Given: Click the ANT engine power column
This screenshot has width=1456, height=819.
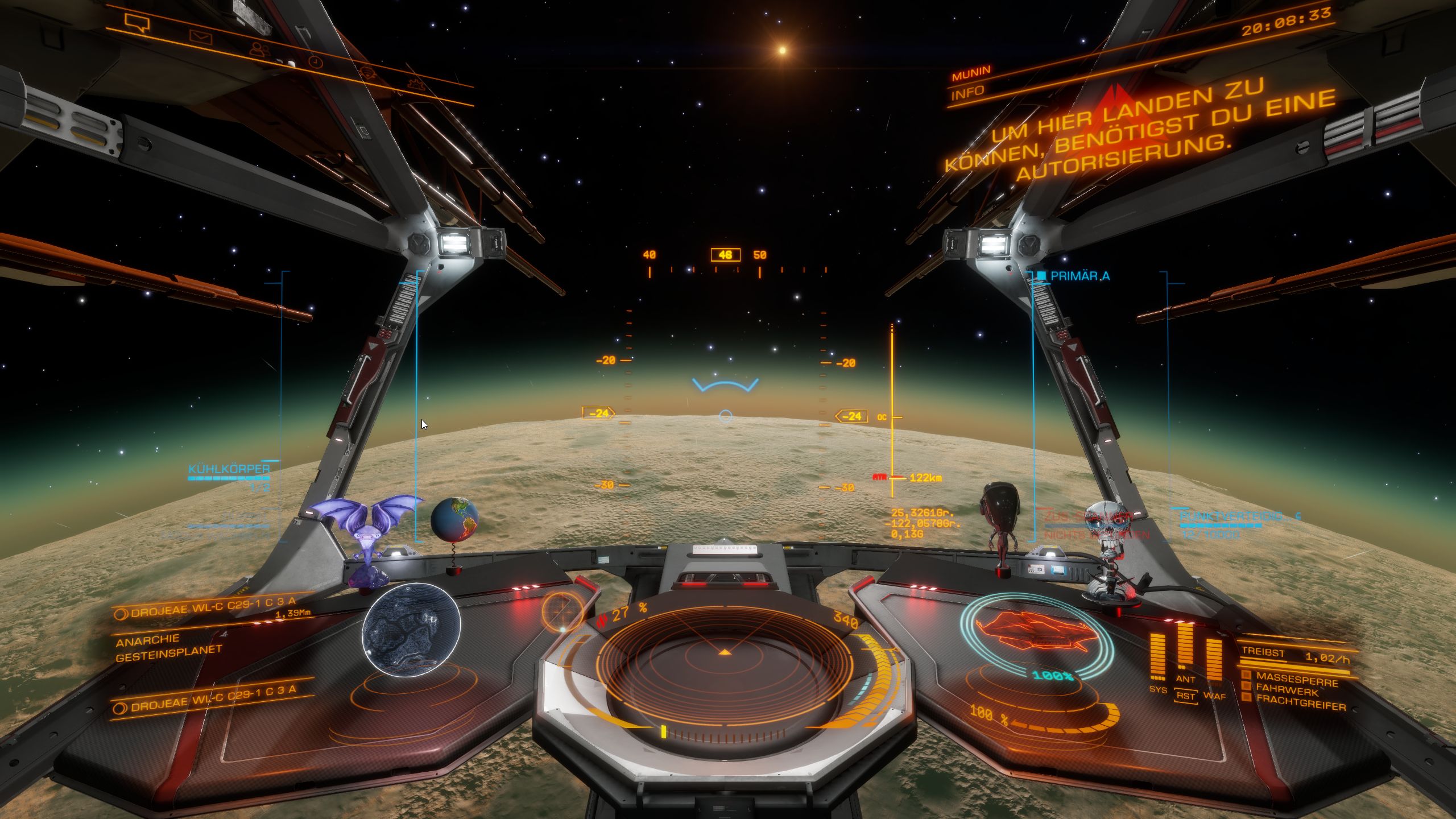Looking at the screenshot, I should [1185, 647].
